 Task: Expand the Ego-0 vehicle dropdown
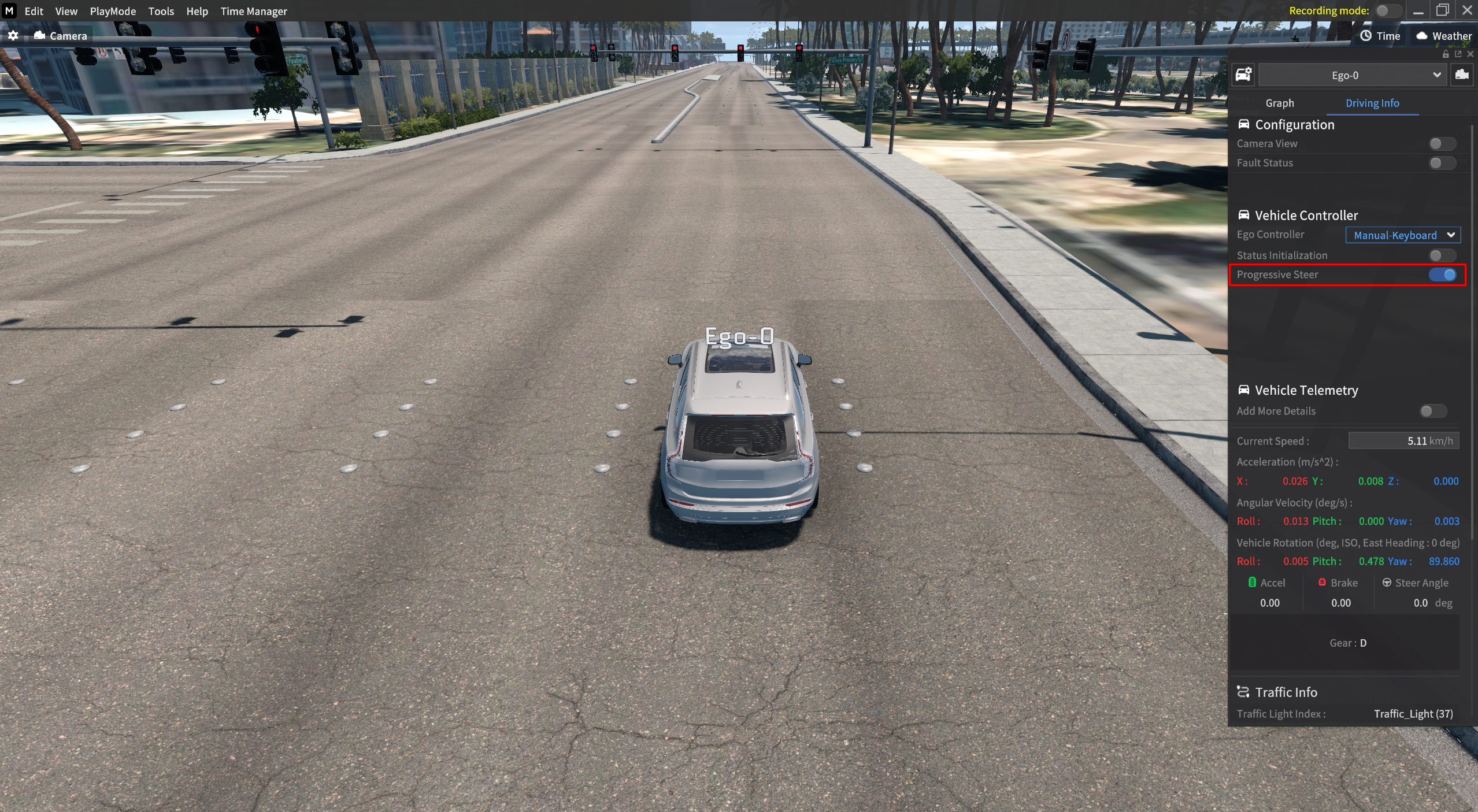(x=1351, y=75)
